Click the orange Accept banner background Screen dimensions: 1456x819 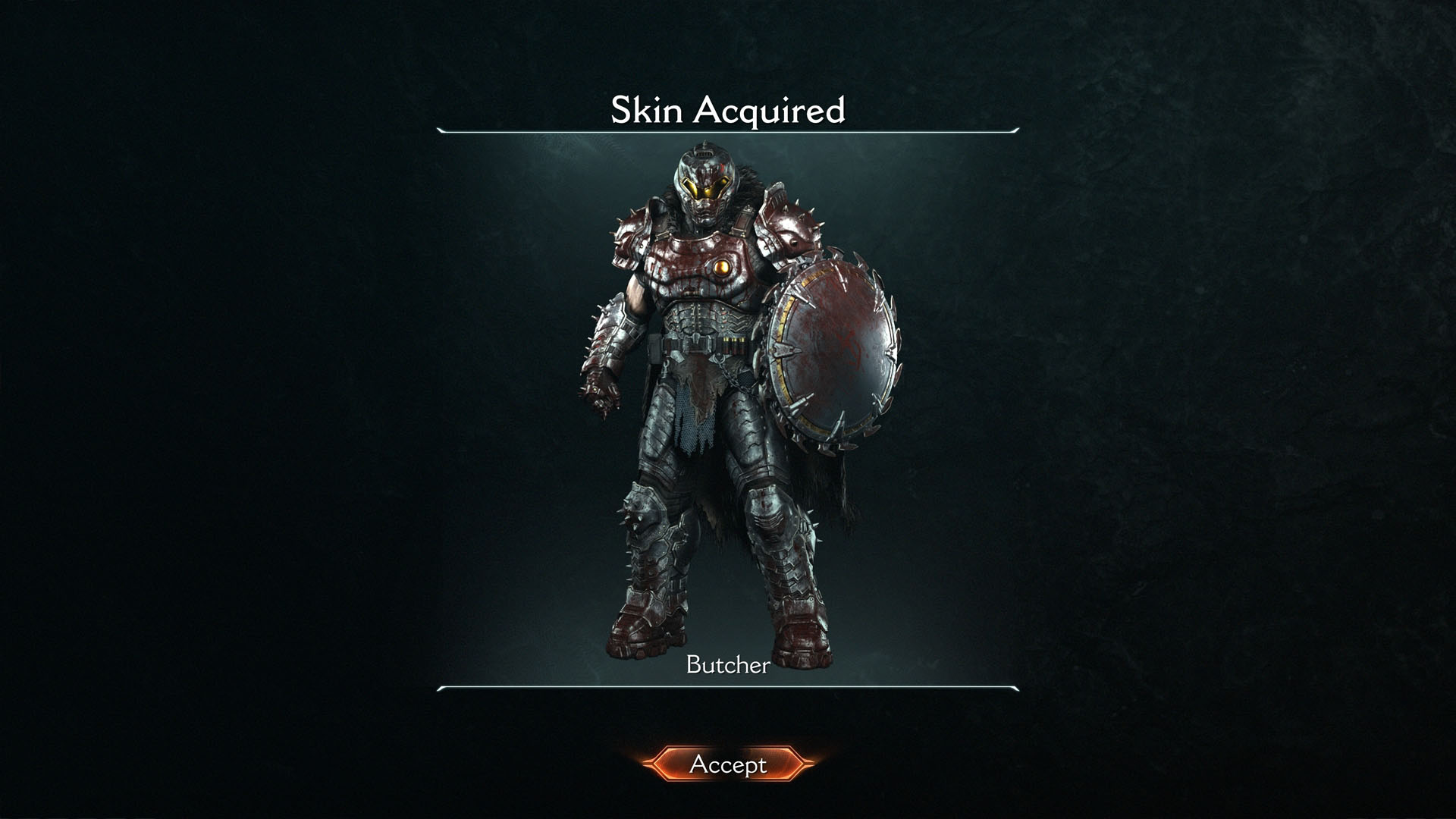click(728, 765)
